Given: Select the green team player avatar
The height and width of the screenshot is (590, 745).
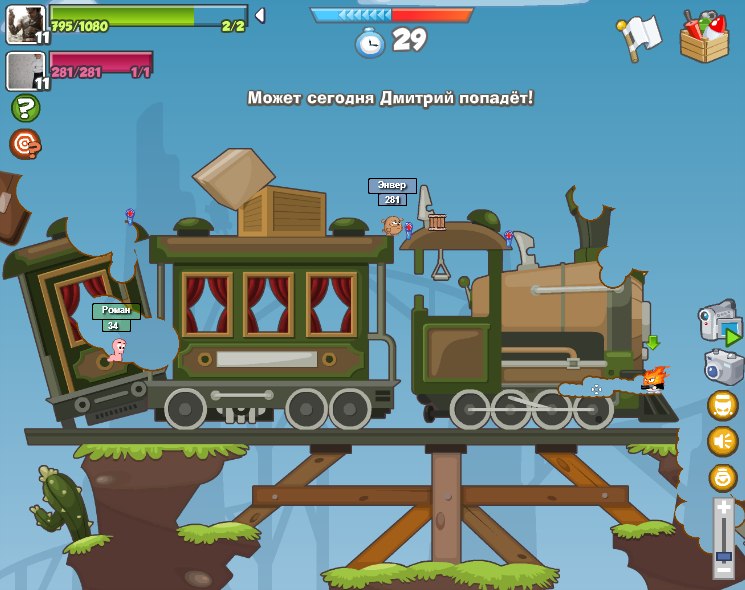Looking at the screenshot, I should pos(25,23).
